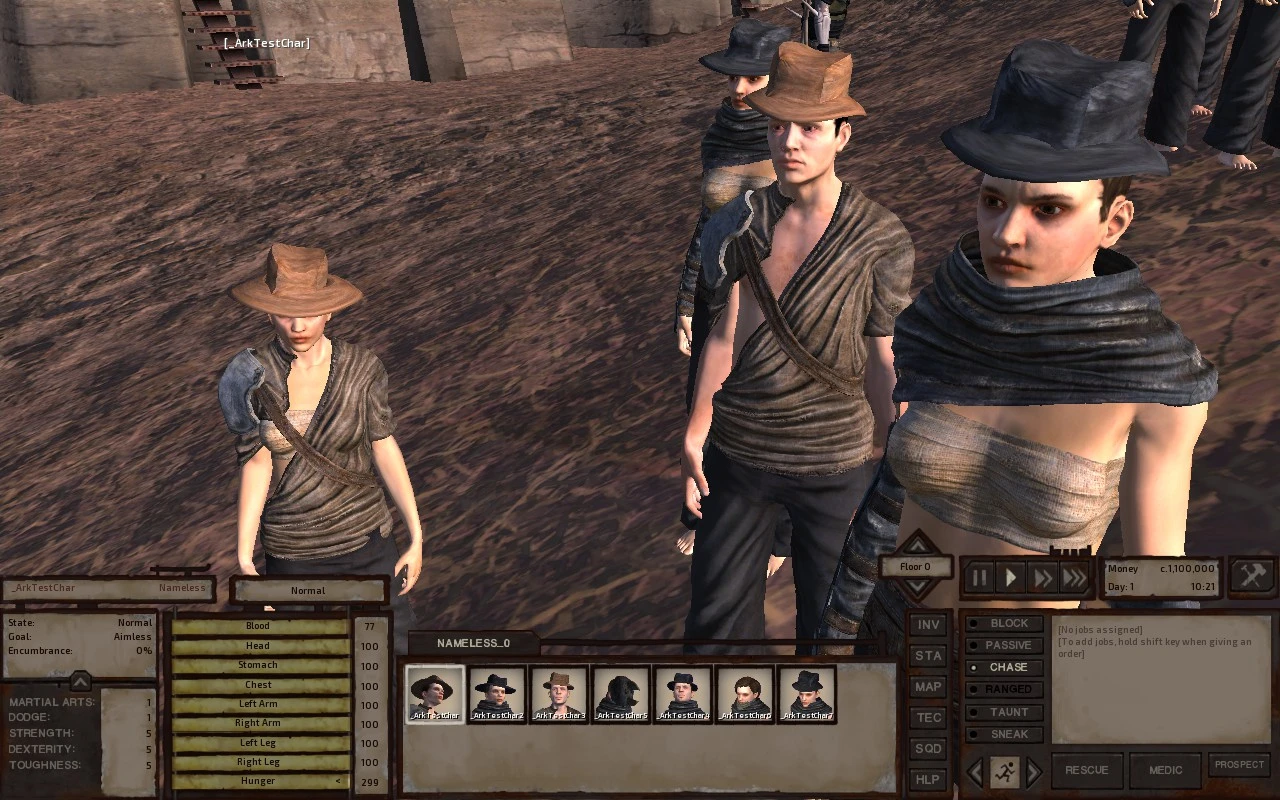
Task: Open the SQD squad panel
Action: pos(929,749)
